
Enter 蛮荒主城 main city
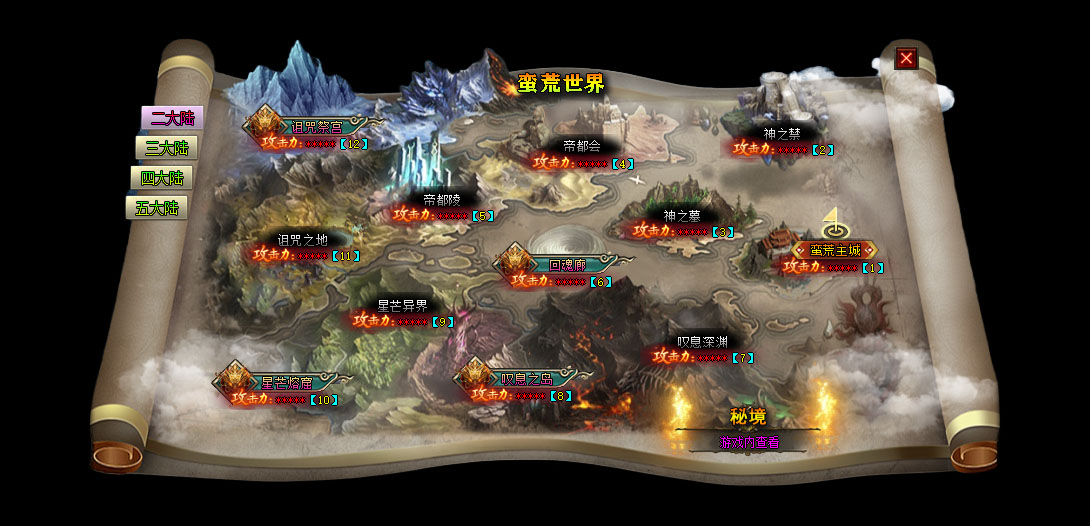(x=833, y=250)
